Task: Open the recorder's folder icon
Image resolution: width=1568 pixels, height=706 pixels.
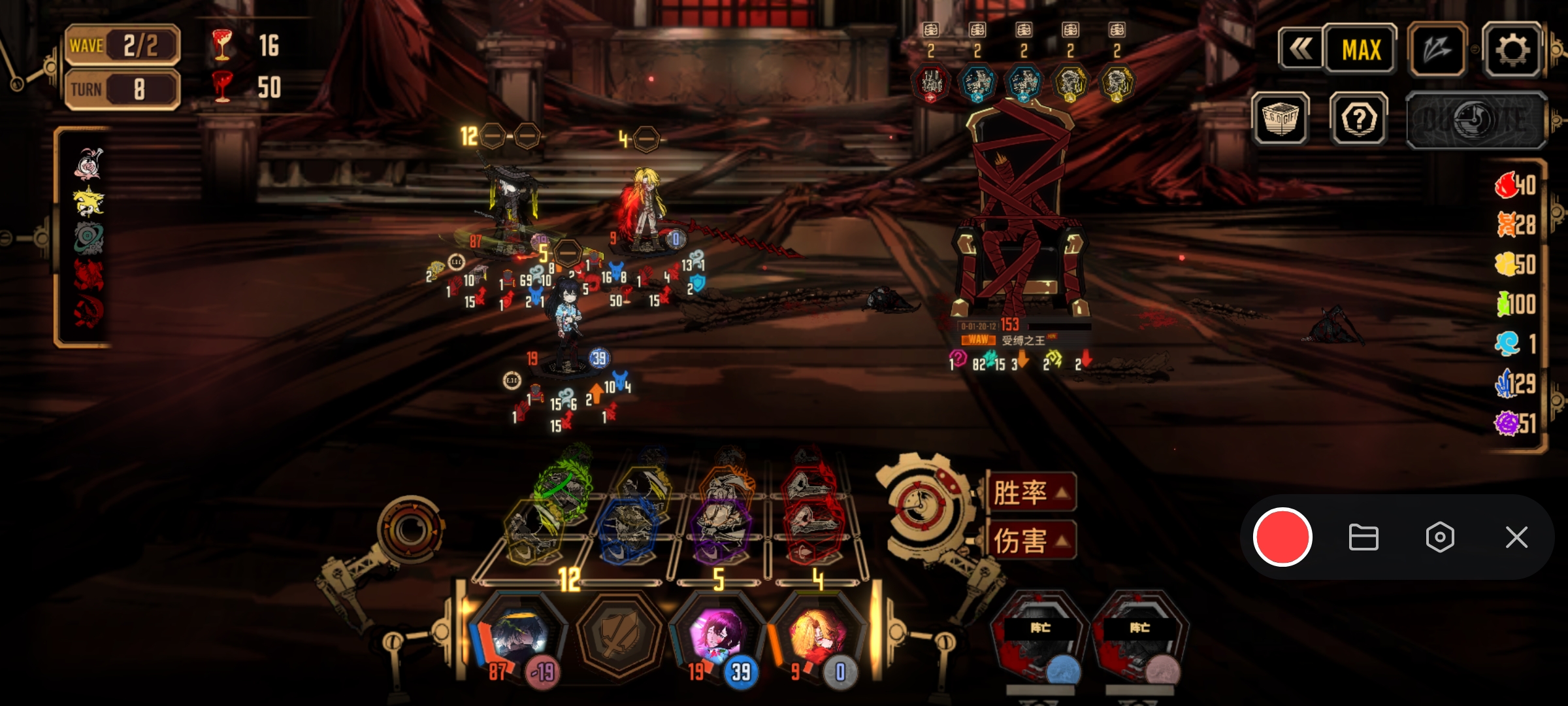Action: point(1364,537)
